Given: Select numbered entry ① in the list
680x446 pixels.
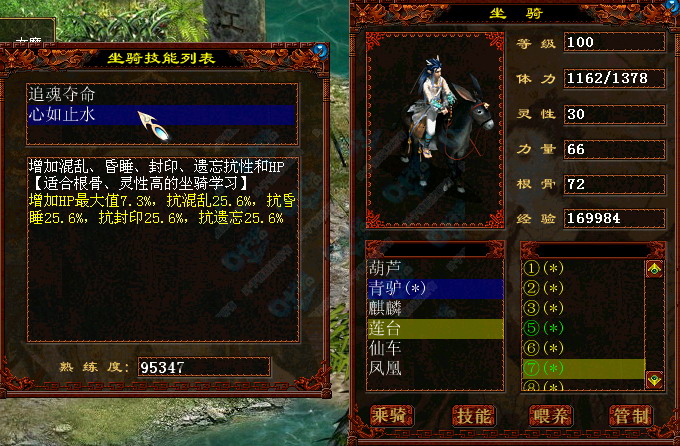Looking at the screenshot, I should click(x=545, y=269).
